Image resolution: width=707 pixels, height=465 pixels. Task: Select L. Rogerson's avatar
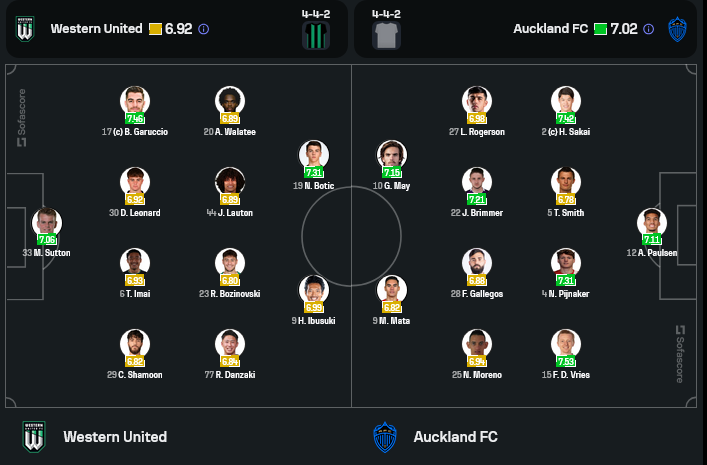click(x=477, y=102)
